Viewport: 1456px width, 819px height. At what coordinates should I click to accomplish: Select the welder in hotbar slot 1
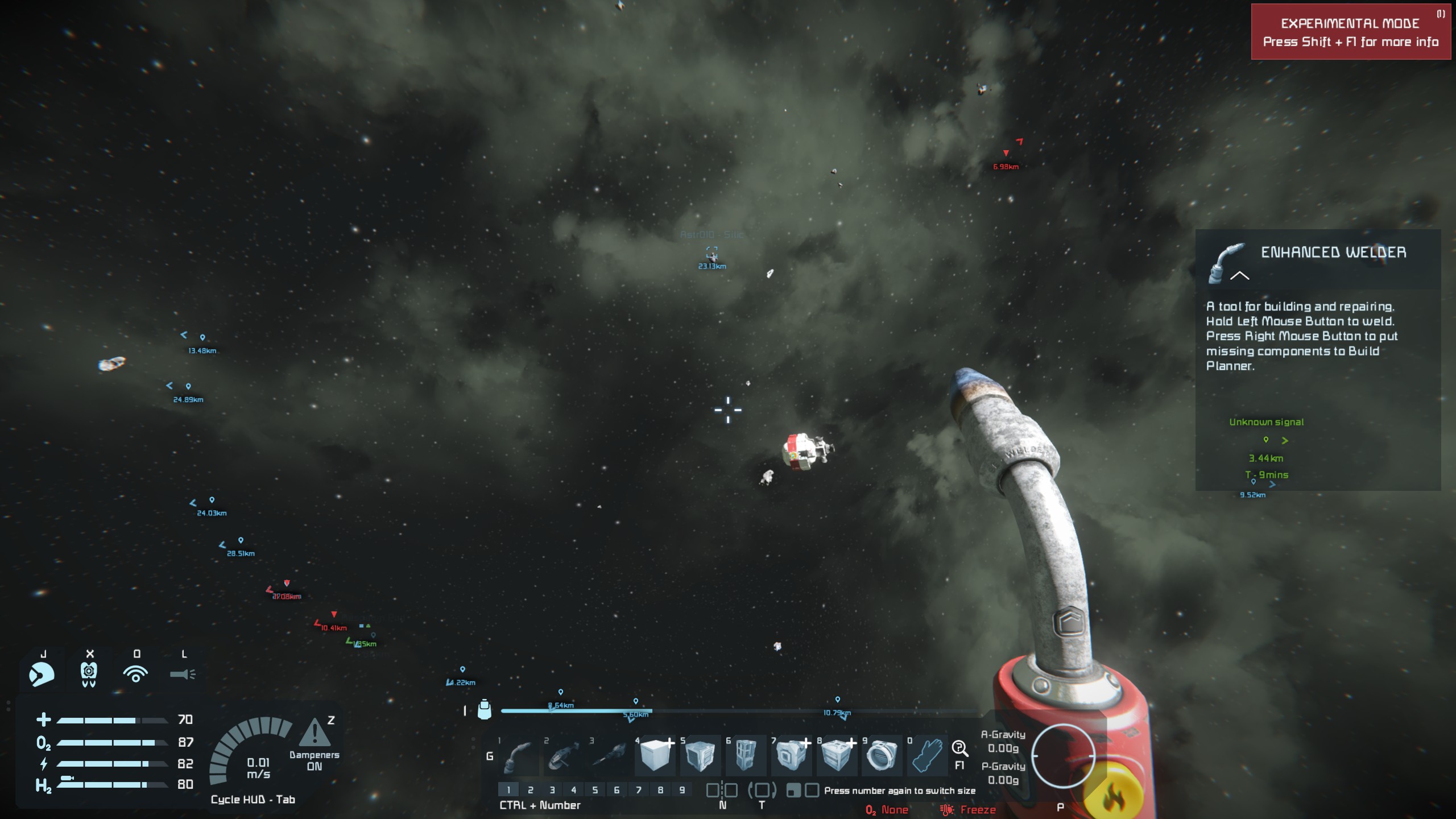[x=519, y=756]
